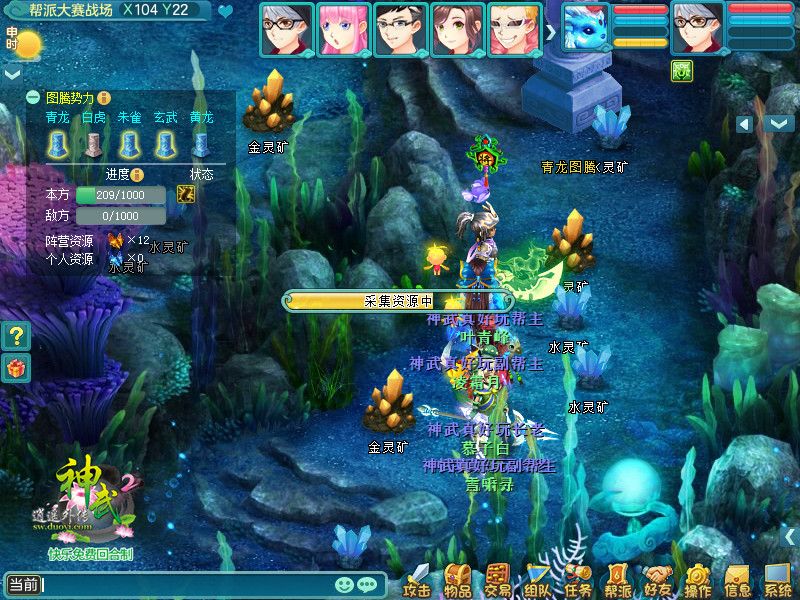This screenshot has width=800, height=600.
Task: Collapse the 图腾势力 panel with minus button
Action: tap(33, 98)
